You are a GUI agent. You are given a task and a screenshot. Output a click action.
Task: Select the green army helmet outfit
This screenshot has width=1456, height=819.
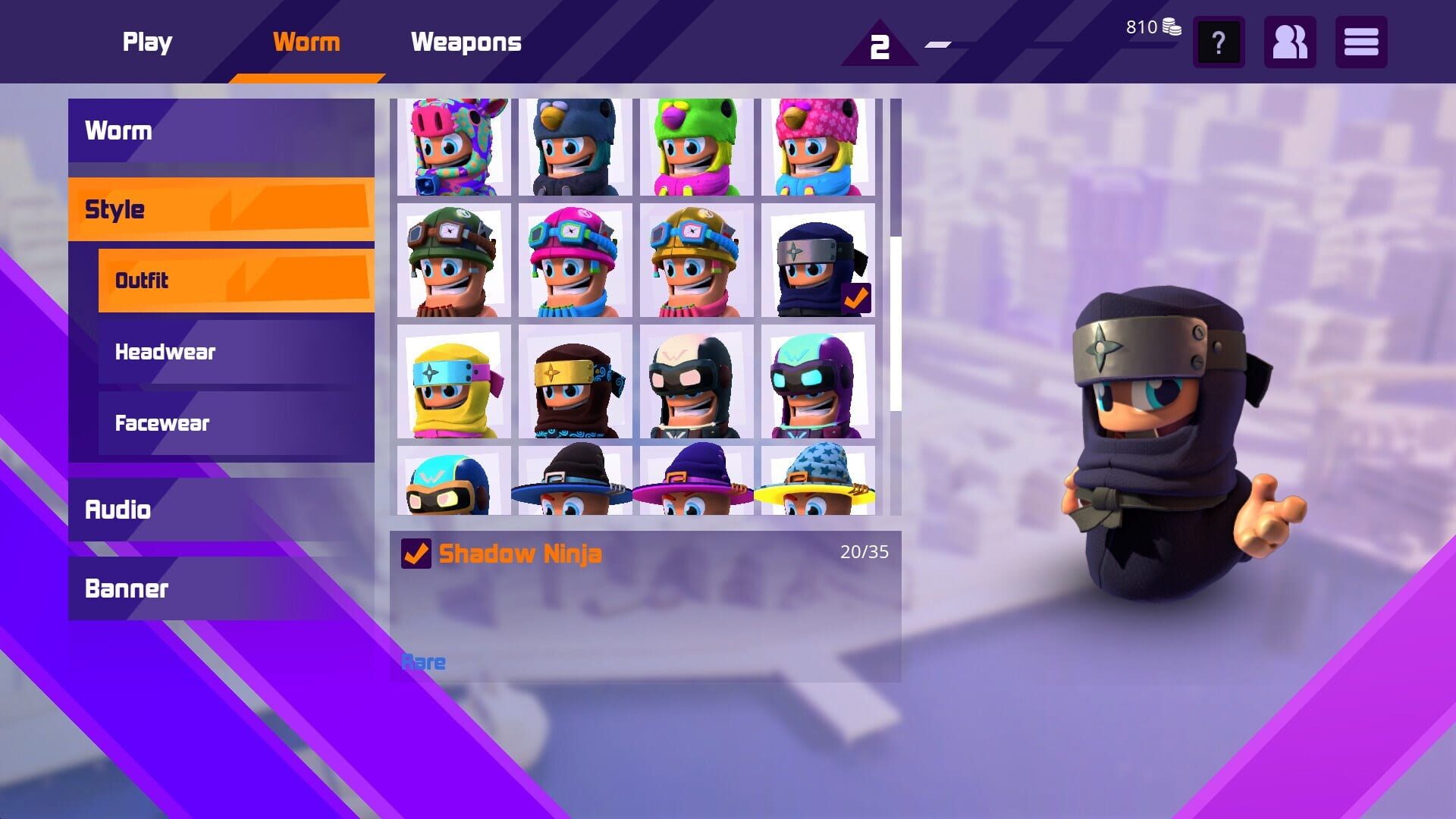453,262
